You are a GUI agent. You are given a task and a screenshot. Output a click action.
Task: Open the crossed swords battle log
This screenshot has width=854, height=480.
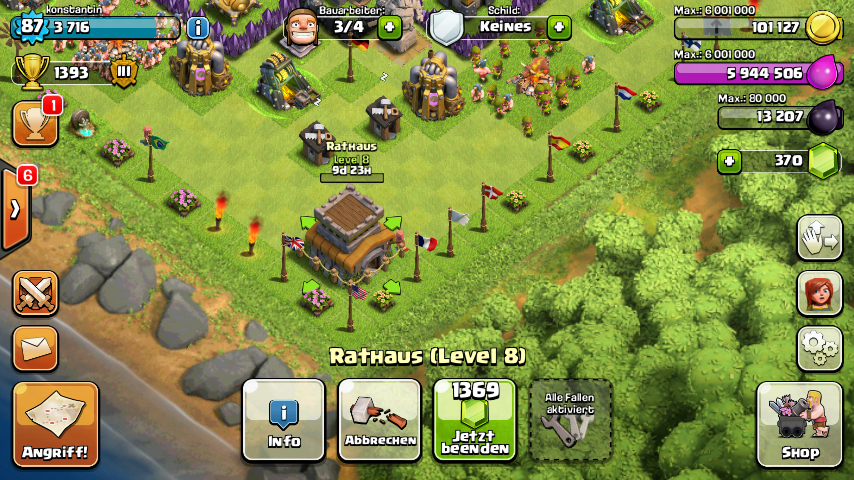click(35, 293)
